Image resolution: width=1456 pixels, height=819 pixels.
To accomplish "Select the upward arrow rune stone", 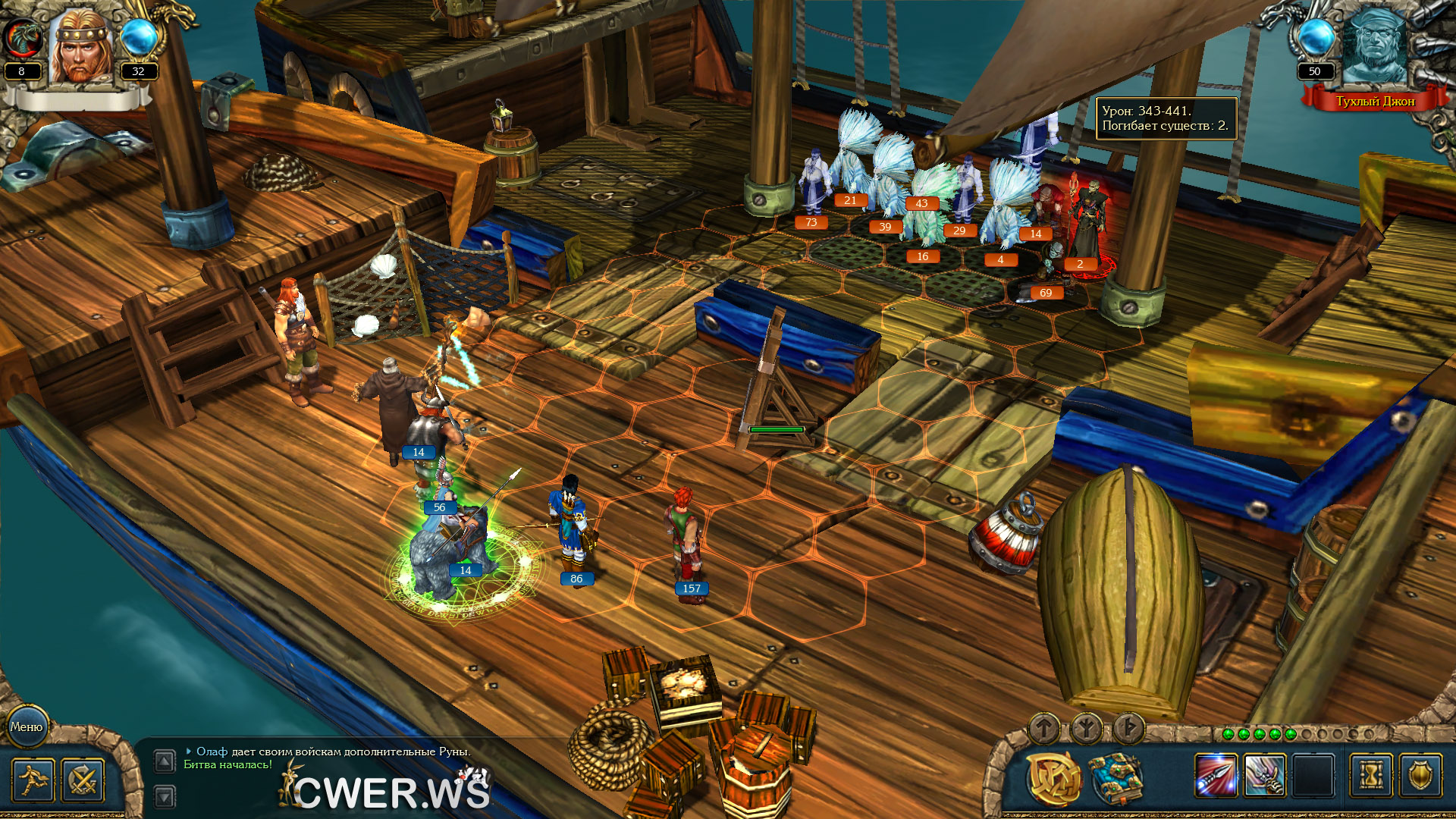I will point(1044,729).
